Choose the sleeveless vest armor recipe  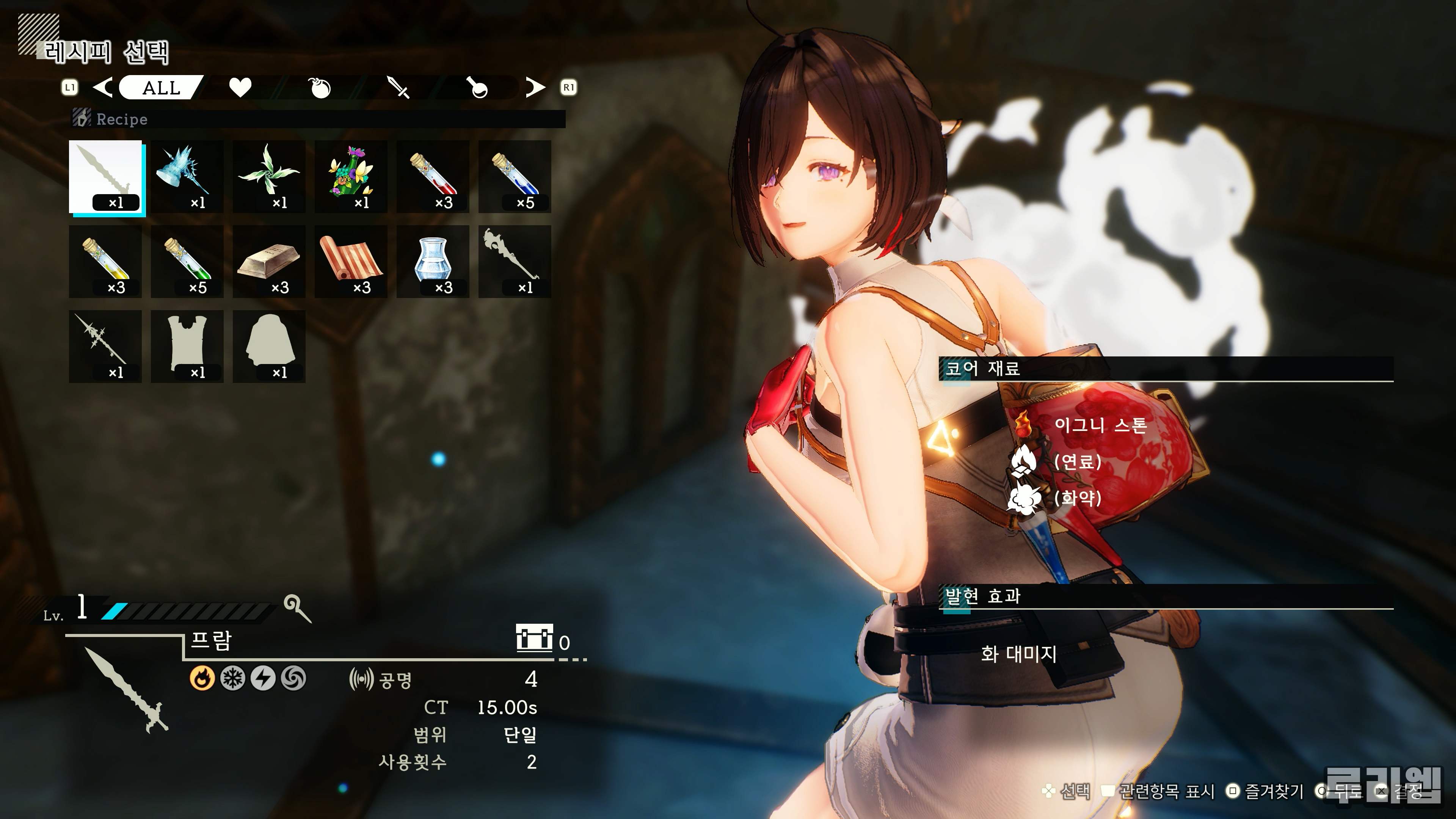tap(187, 346)
